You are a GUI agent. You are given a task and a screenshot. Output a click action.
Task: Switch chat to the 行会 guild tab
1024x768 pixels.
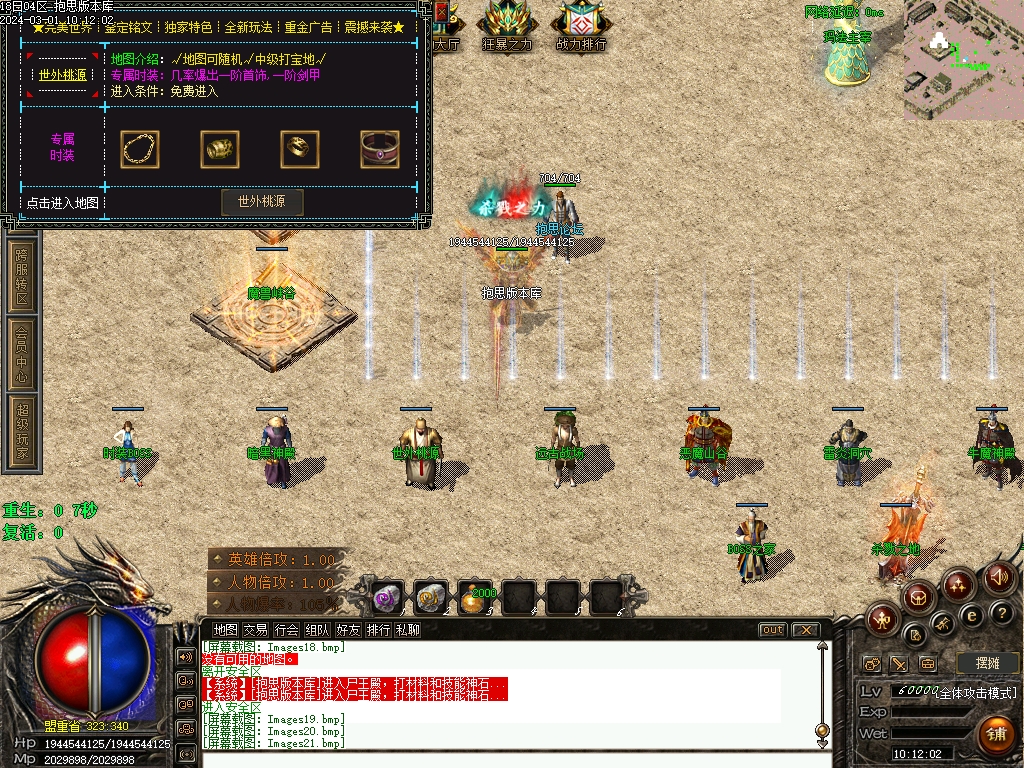point(287,630)
